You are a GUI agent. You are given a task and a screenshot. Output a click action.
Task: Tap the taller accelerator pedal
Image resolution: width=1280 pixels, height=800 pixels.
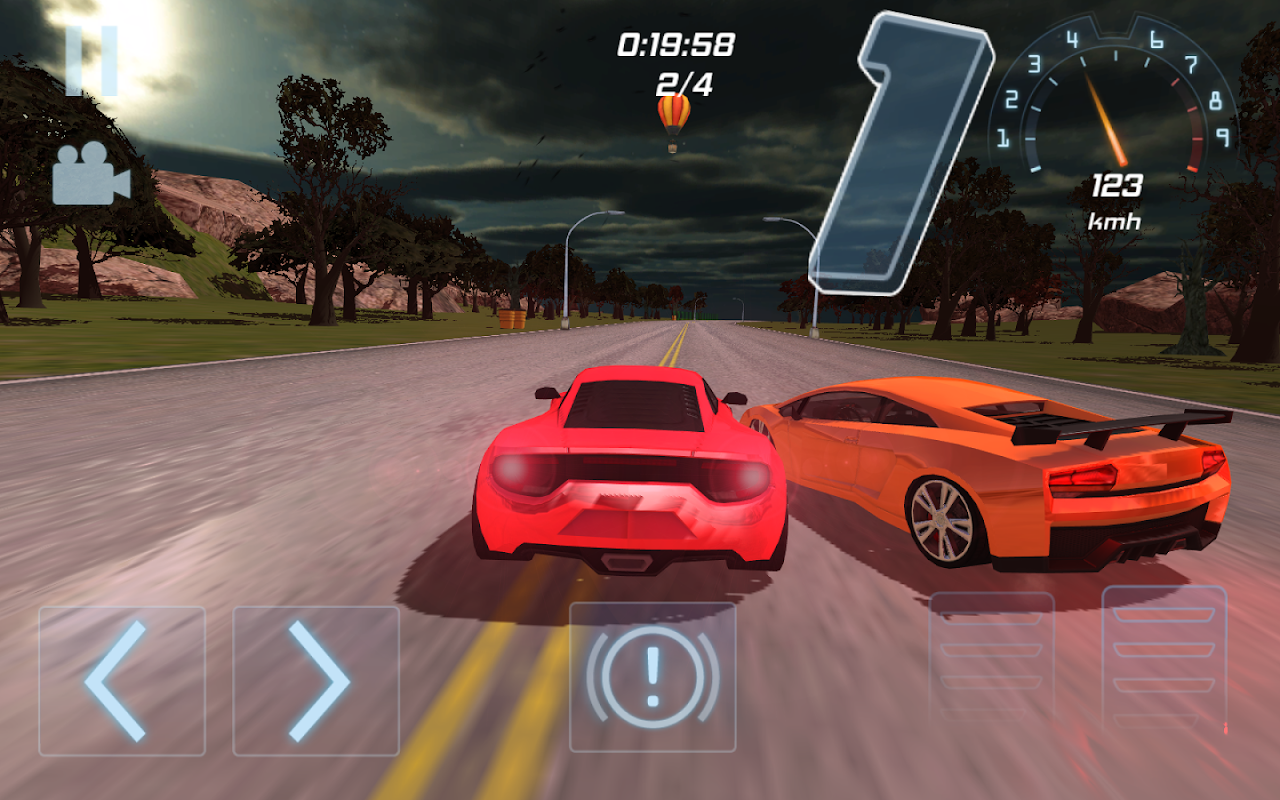click(1164, 658)
